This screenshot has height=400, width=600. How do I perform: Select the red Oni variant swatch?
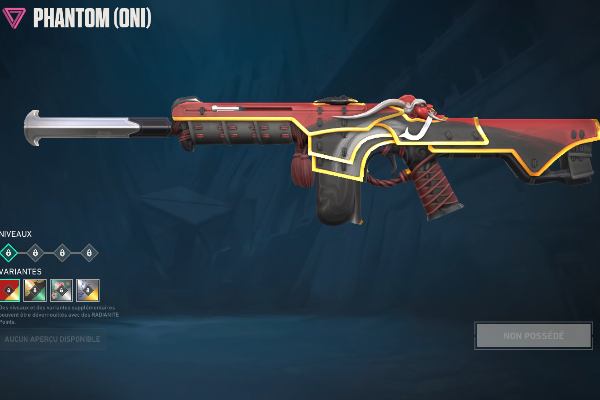point(9,290)
